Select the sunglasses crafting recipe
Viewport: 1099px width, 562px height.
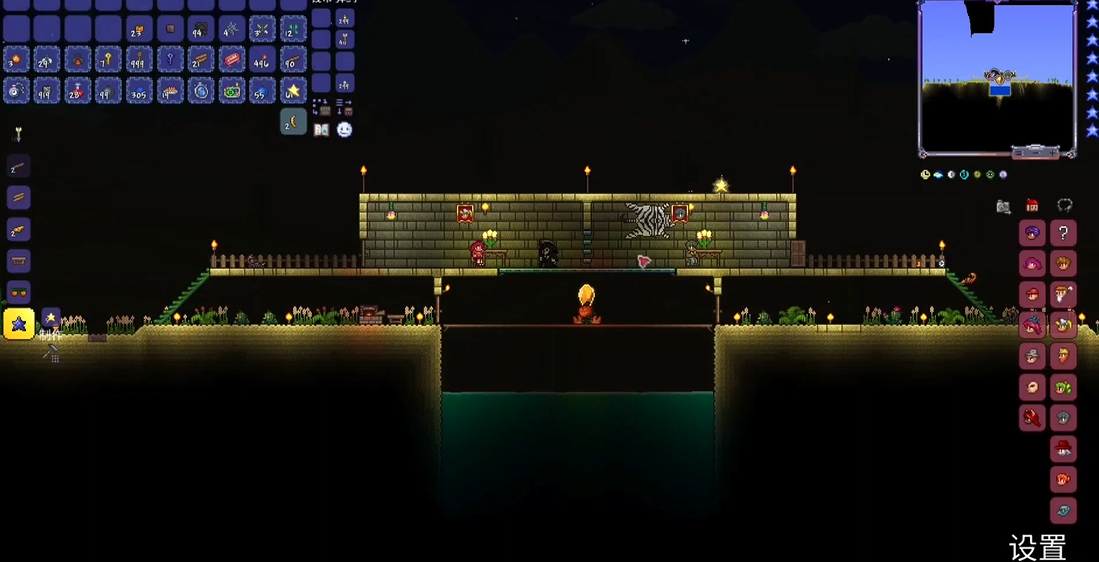(x=19, y=292)
